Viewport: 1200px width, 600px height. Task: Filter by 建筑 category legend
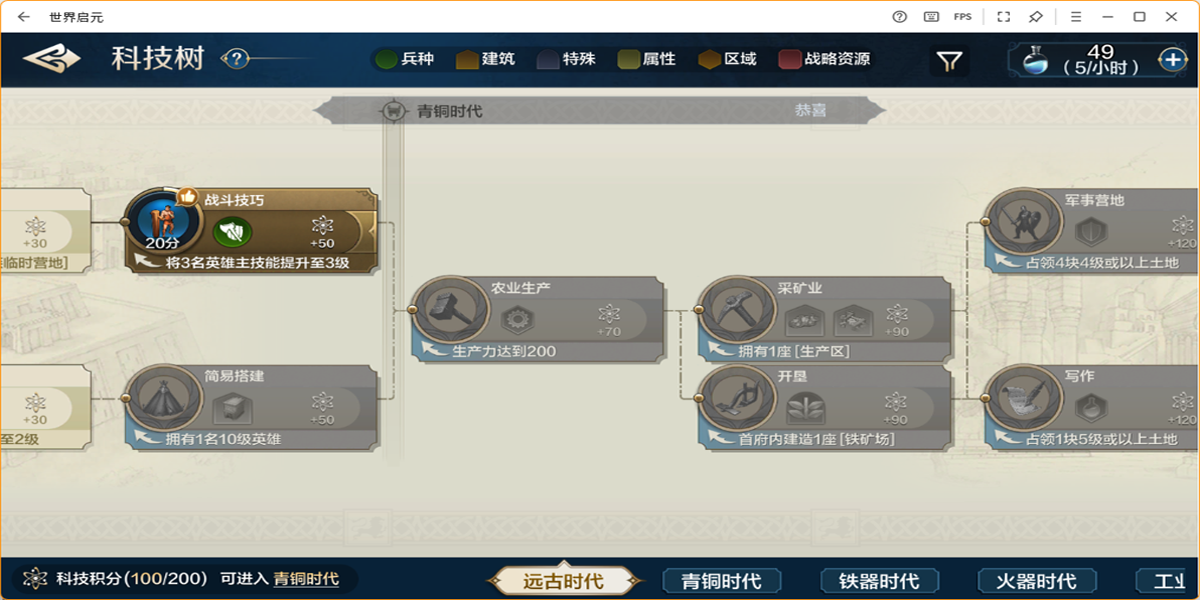tap(486, 59)
